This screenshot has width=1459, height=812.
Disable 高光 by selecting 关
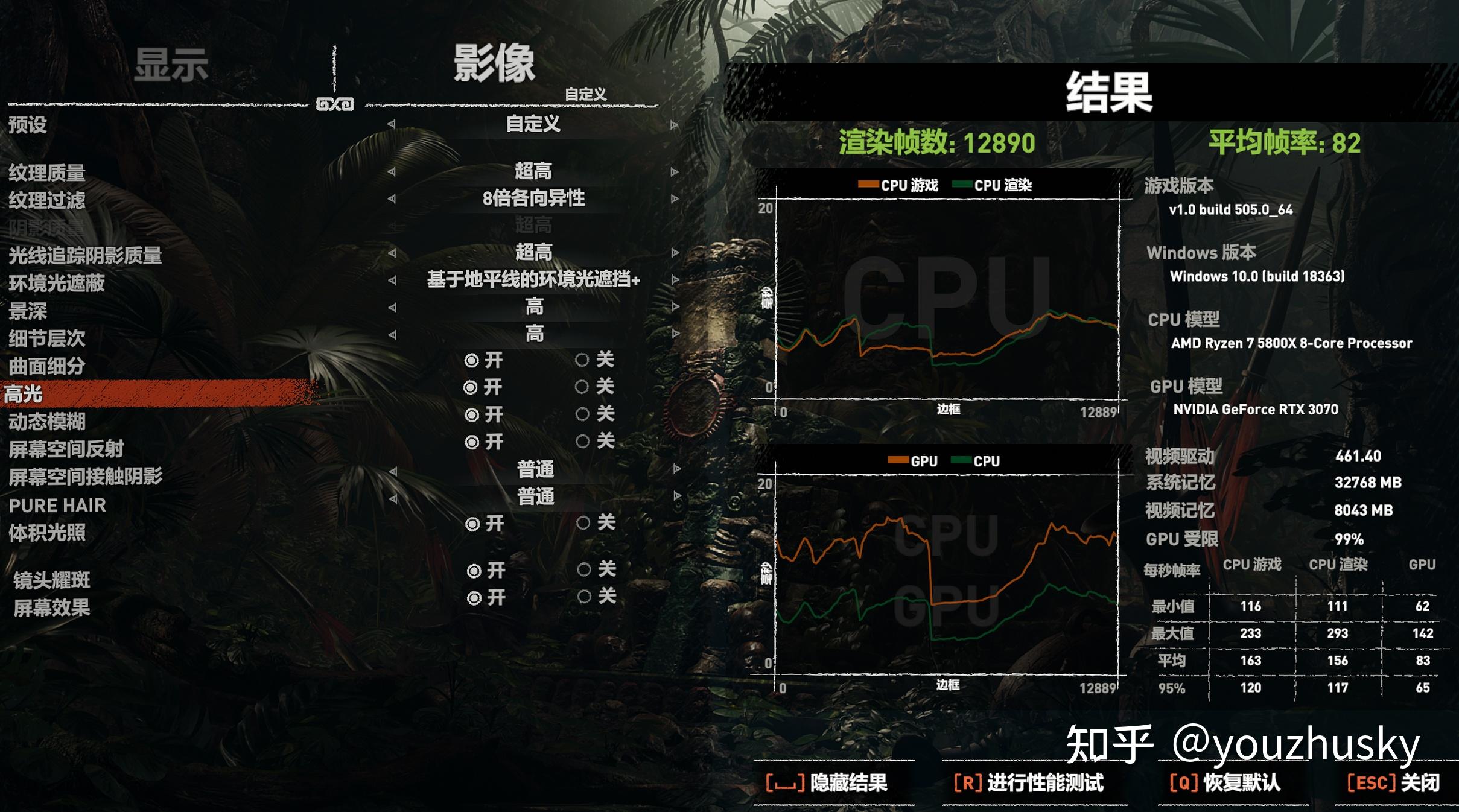583,388
